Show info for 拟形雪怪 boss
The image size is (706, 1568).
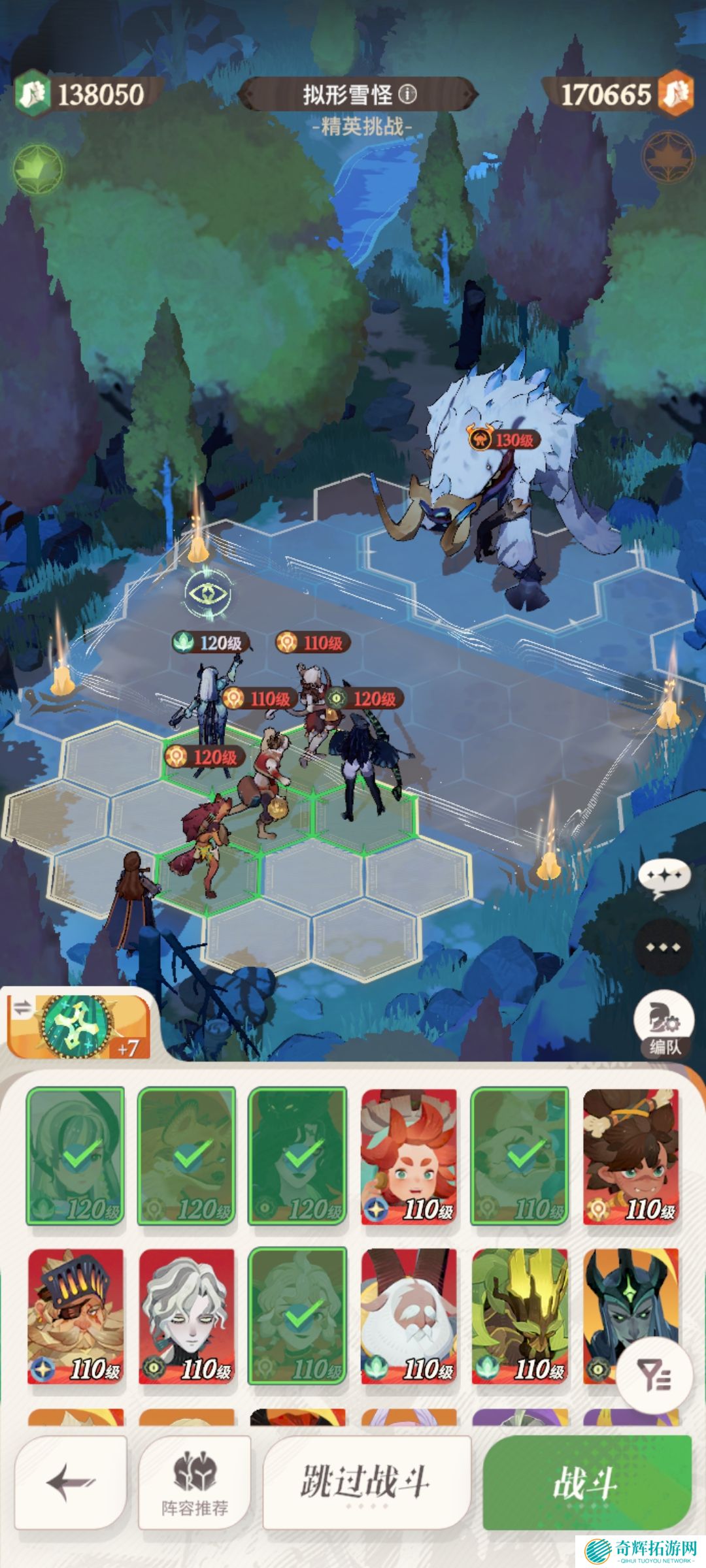click(408, 95)
